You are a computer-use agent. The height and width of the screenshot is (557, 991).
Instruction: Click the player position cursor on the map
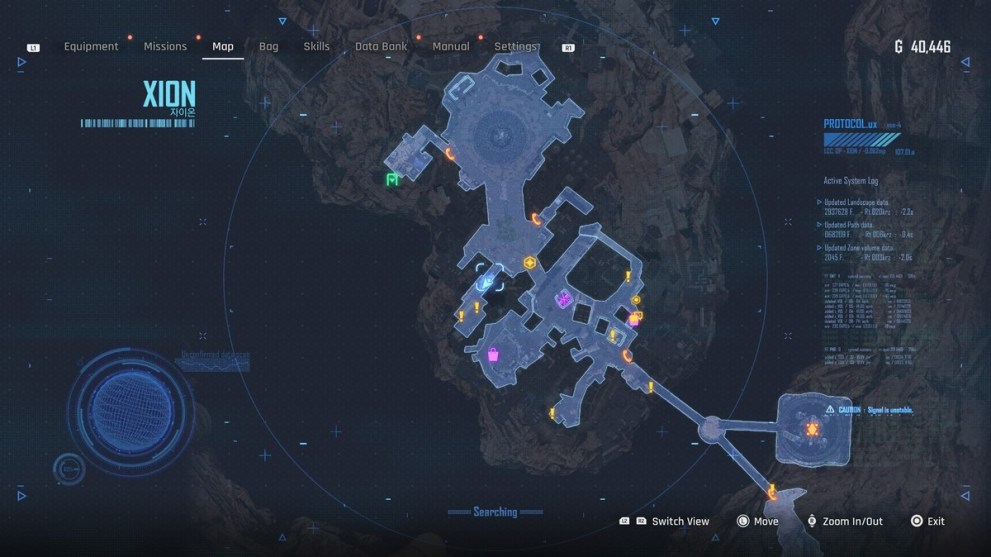point(488,280)
